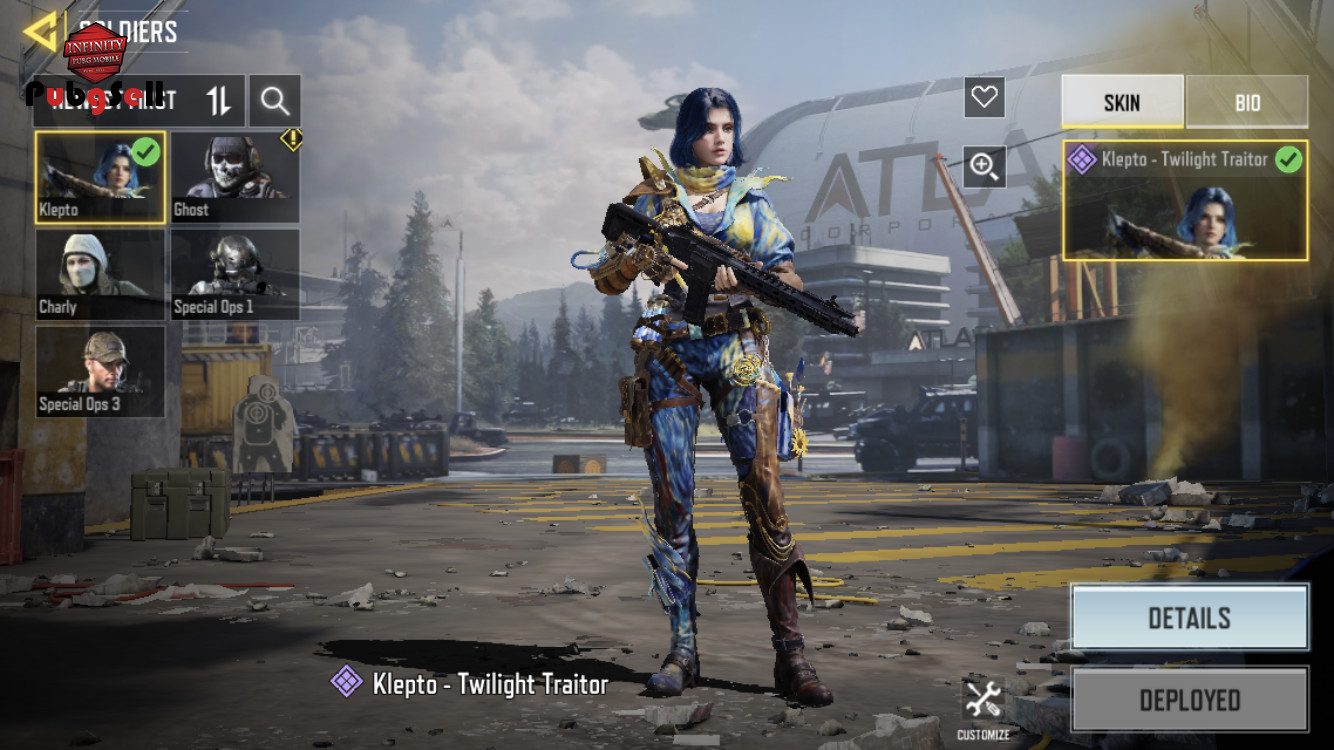Open the soldier sort order button
This screenshot has height=750, width=1334.
(x=218, y=100)
